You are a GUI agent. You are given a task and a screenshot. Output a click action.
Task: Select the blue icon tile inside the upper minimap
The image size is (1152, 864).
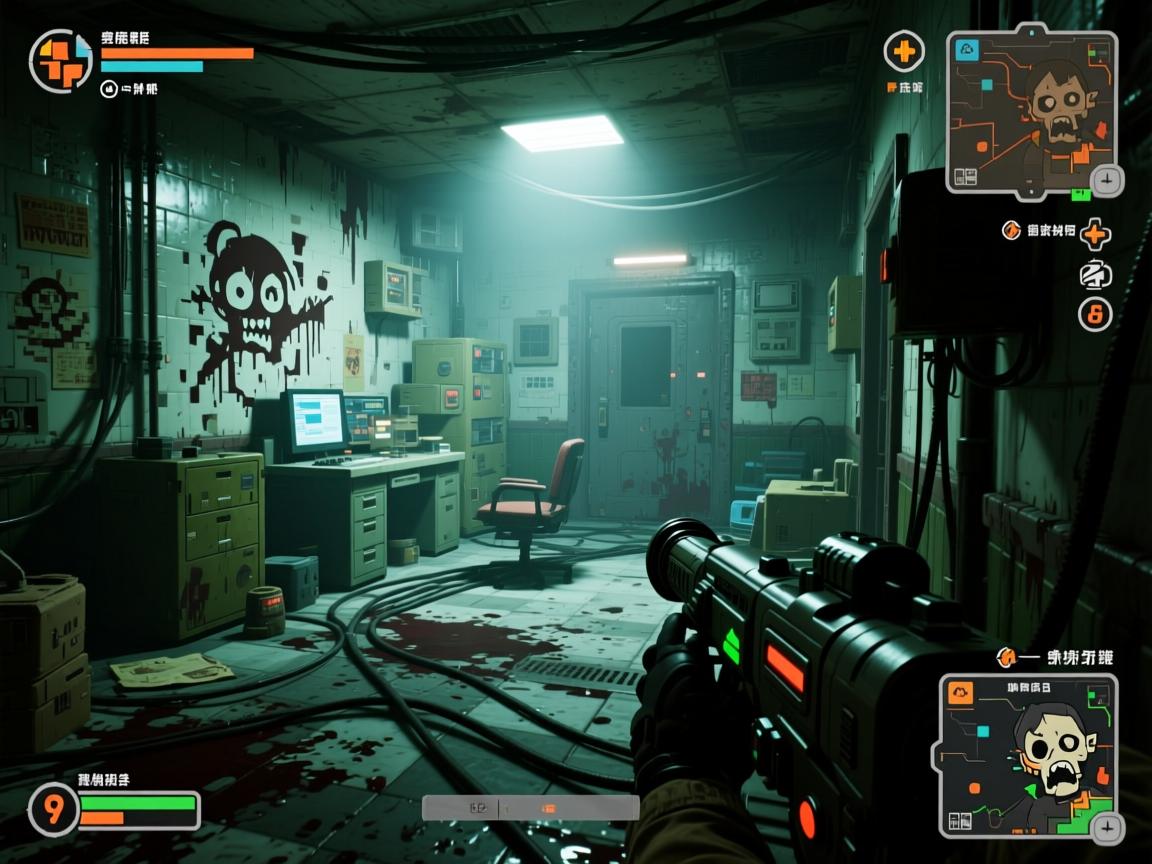click(x=967, y=50)
